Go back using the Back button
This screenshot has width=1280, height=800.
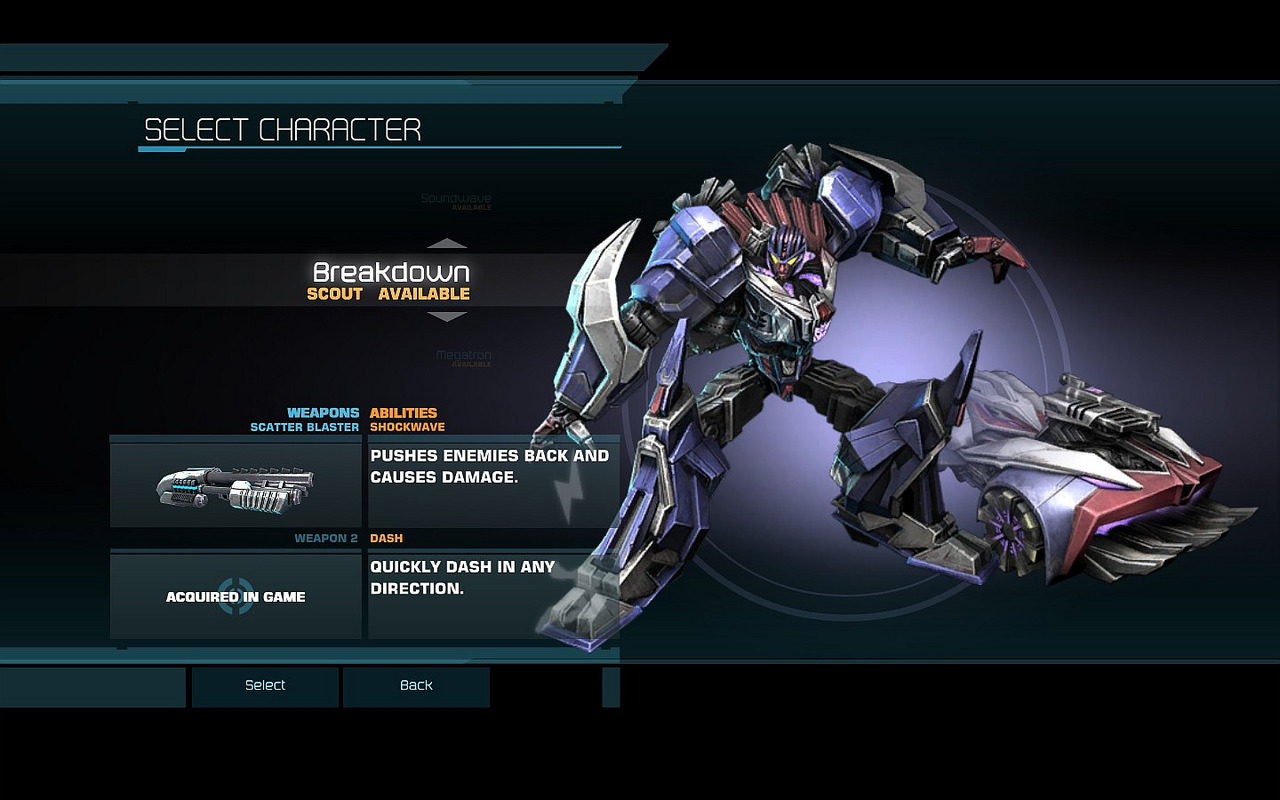pyautogui.click(x=416, y=686)
